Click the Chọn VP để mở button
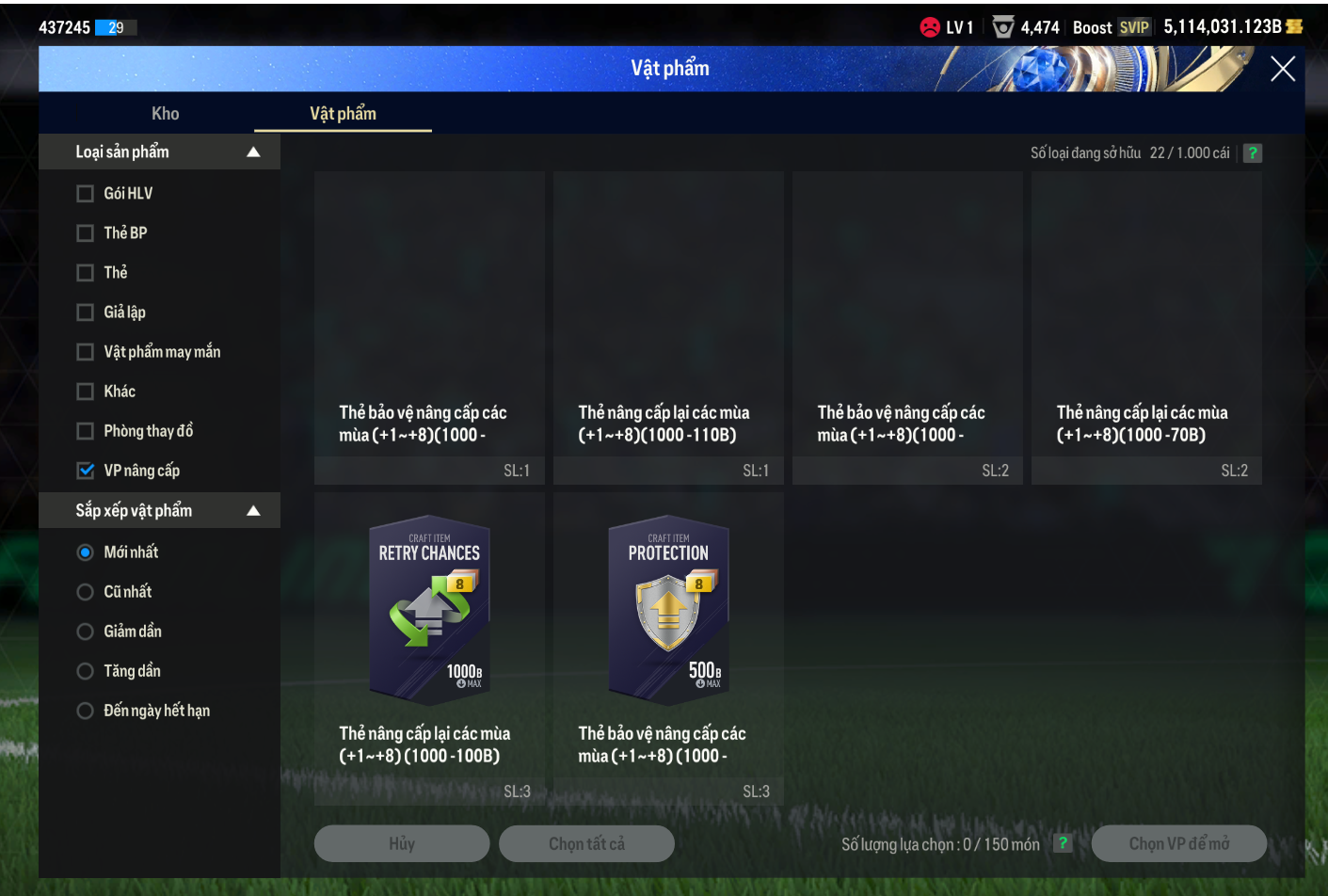This screenshot has width=1328, height=896. click(x=1178, y=844)
